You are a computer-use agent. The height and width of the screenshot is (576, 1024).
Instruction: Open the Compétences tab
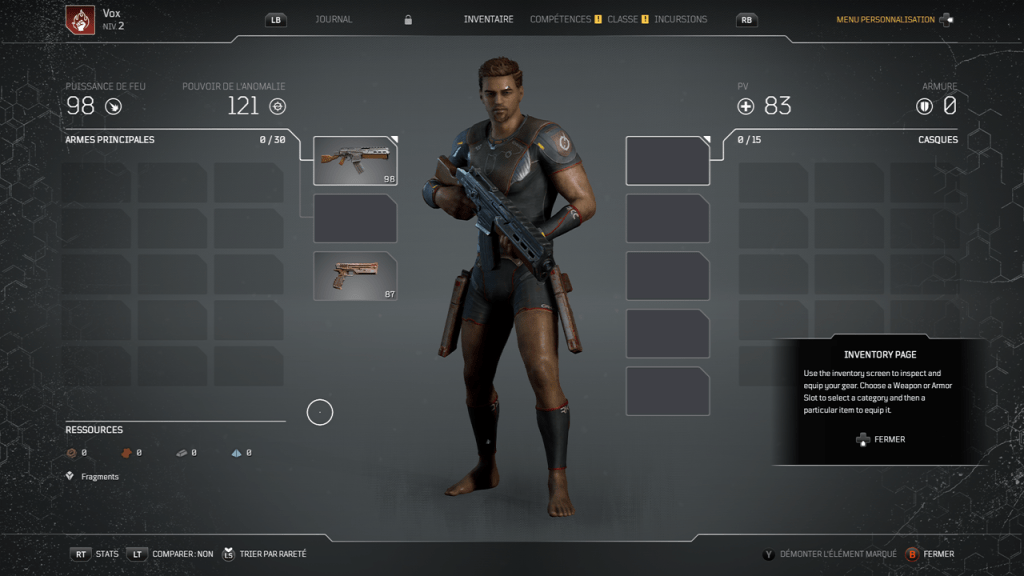coord(560,19)
